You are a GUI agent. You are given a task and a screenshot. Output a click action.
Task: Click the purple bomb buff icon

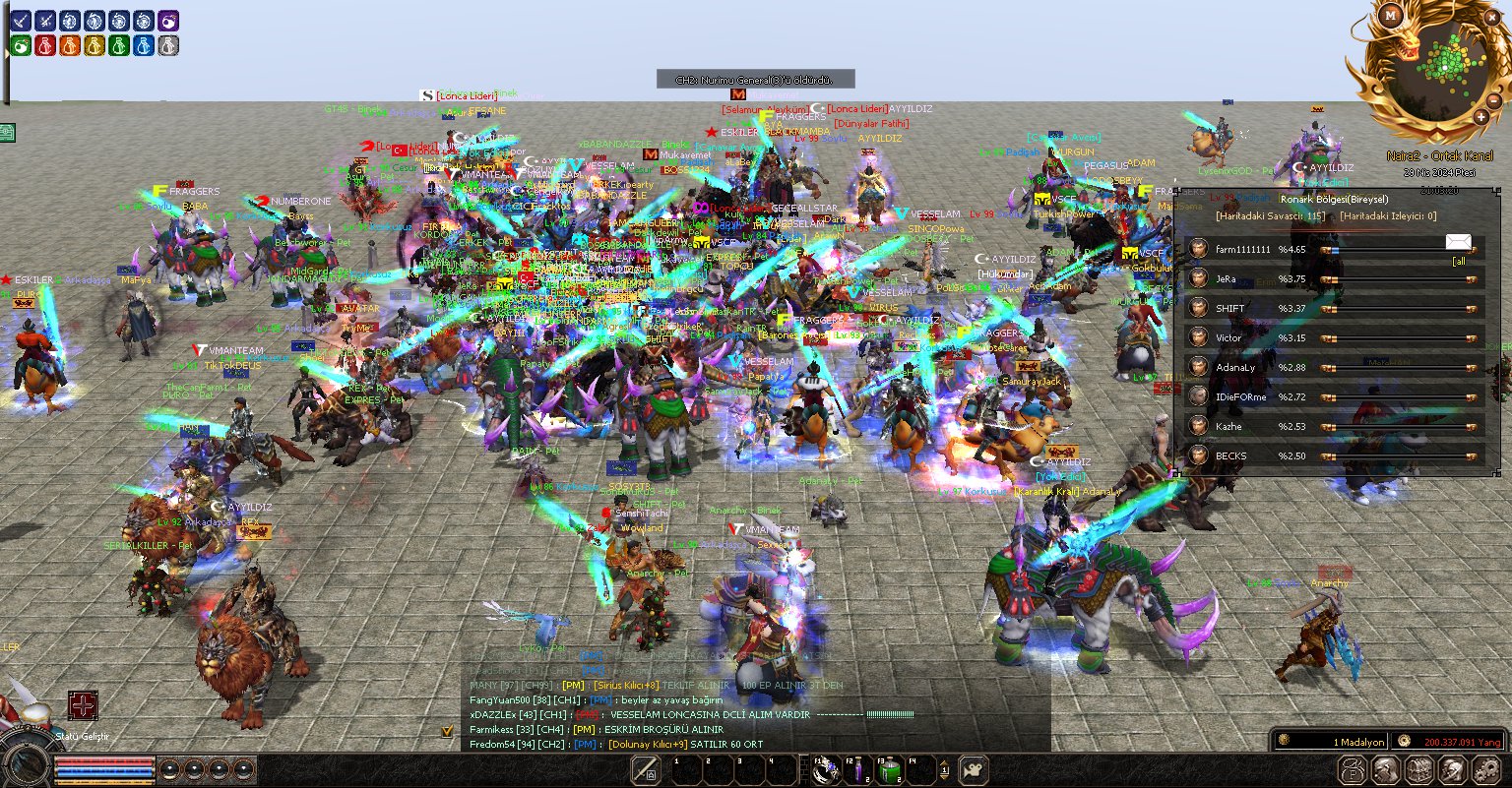tap(168, 21)
